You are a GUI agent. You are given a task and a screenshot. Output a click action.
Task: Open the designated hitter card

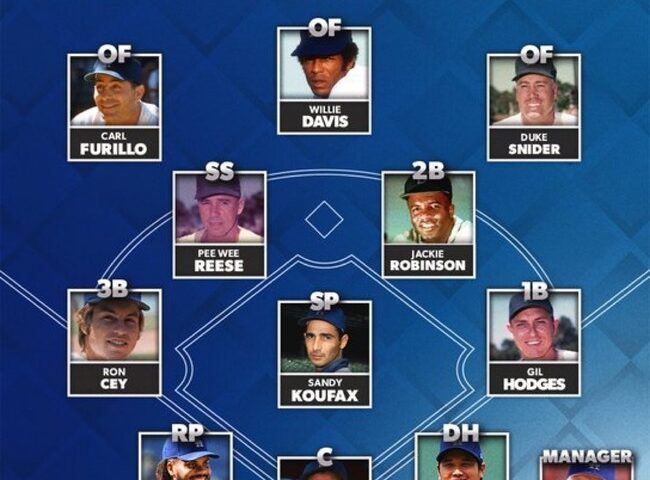pyautogui.click(x=461, y=460)
